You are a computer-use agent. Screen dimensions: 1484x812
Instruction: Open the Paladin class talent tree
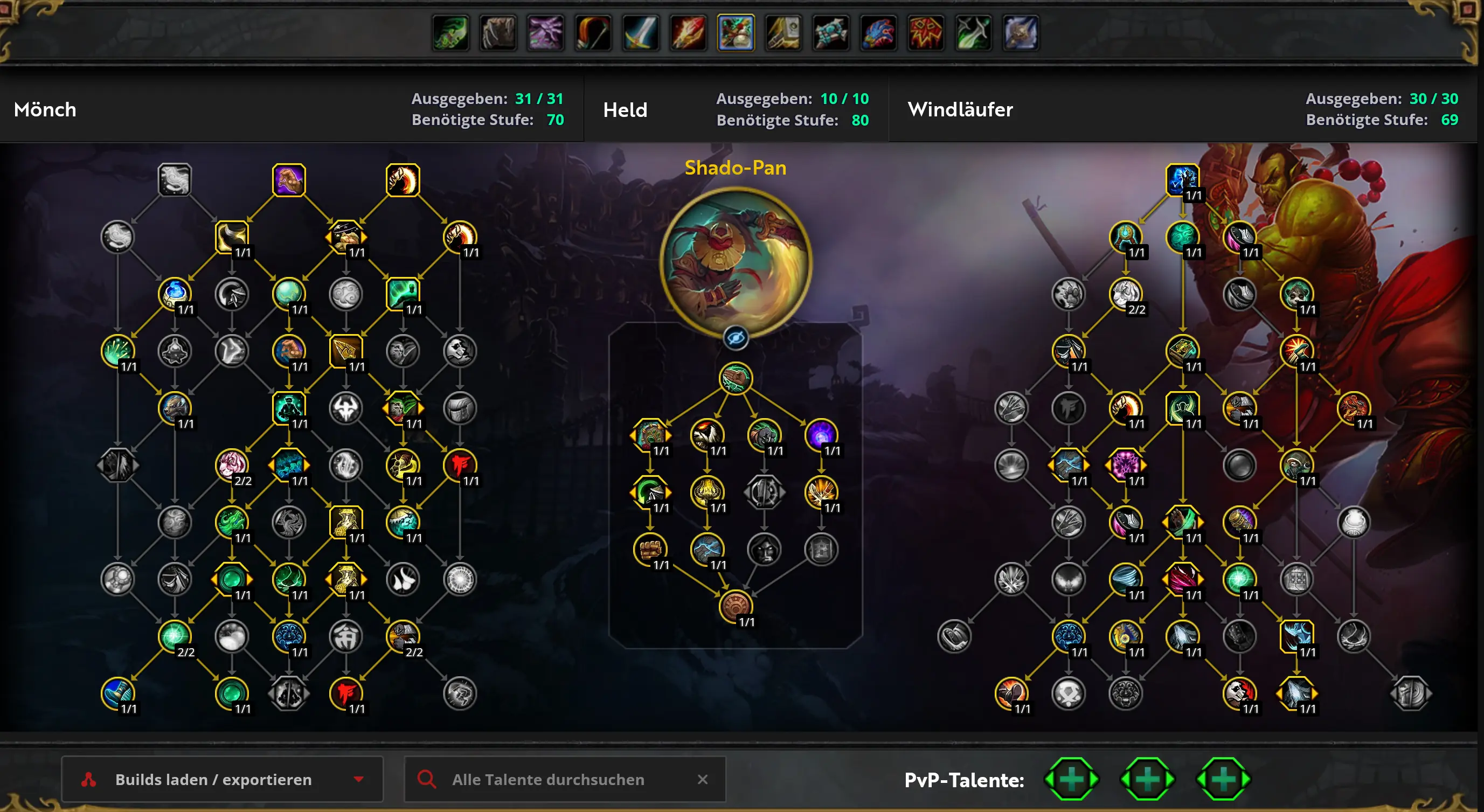pos(783,33)
